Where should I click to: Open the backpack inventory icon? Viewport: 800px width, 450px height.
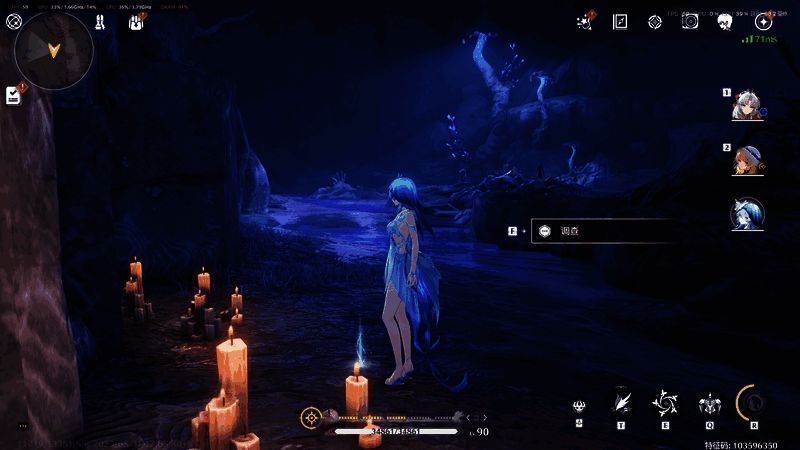tap(136, 21)
